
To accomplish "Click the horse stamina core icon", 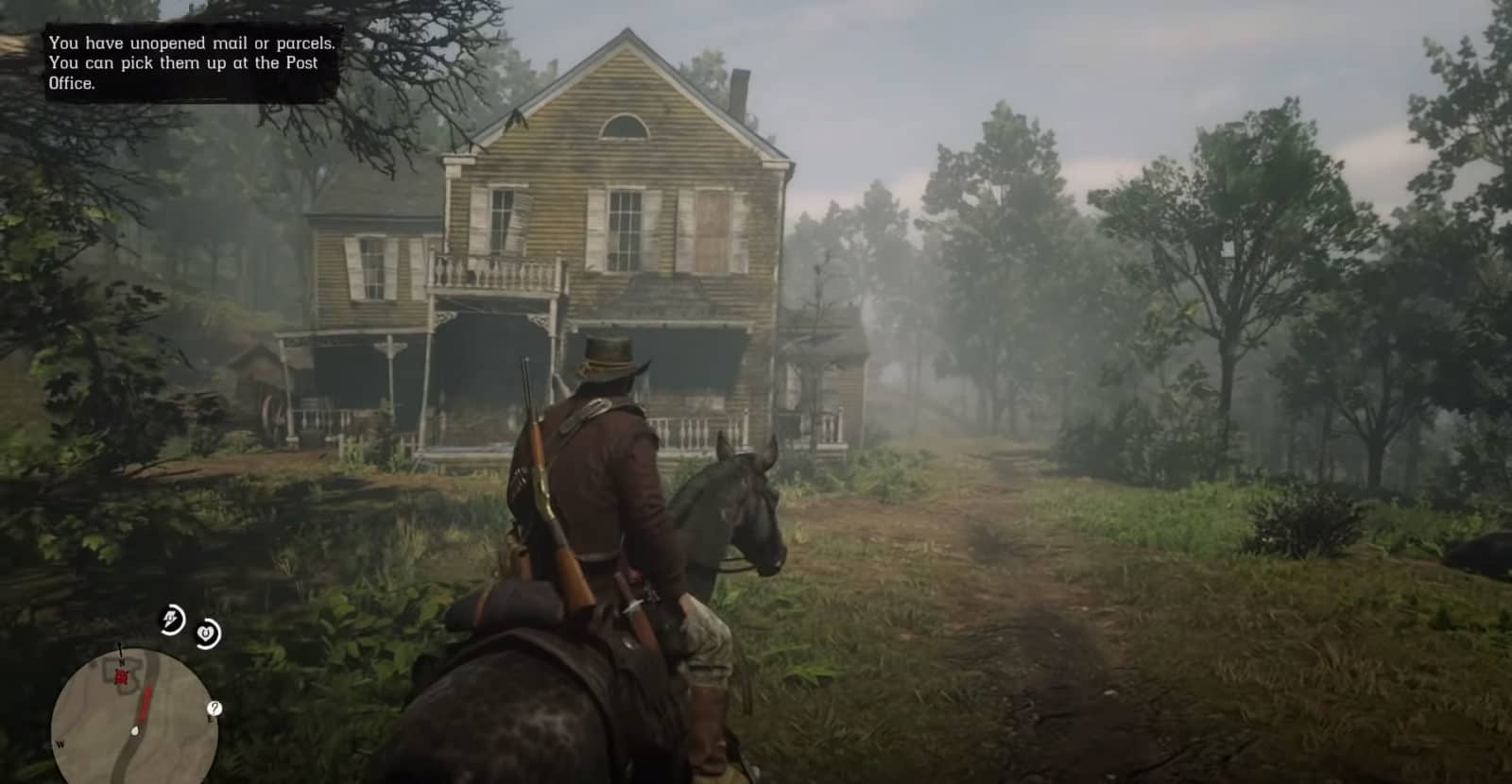I will (x=206, y=631).
